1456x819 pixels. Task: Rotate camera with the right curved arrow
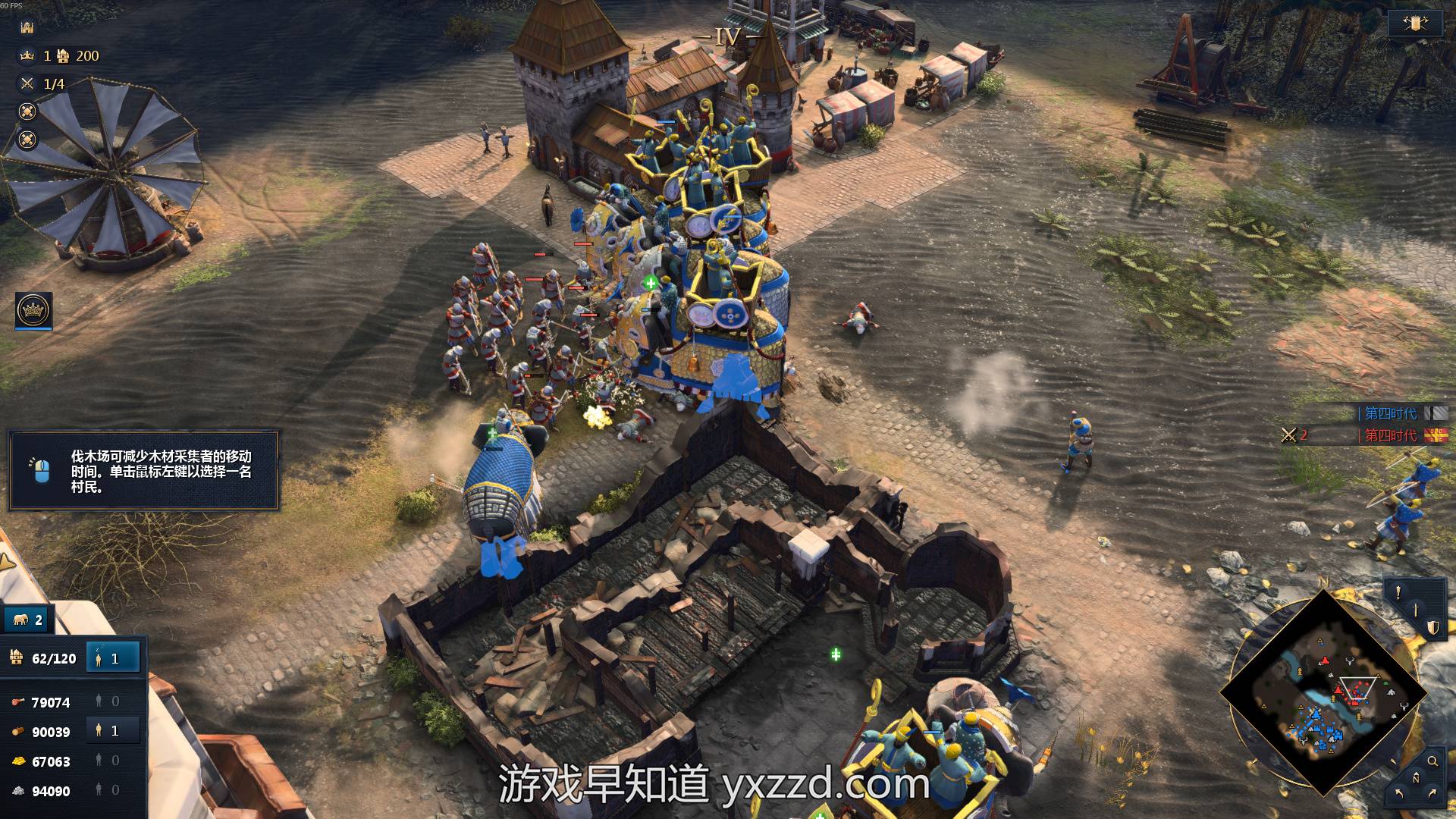[1432, 794]
